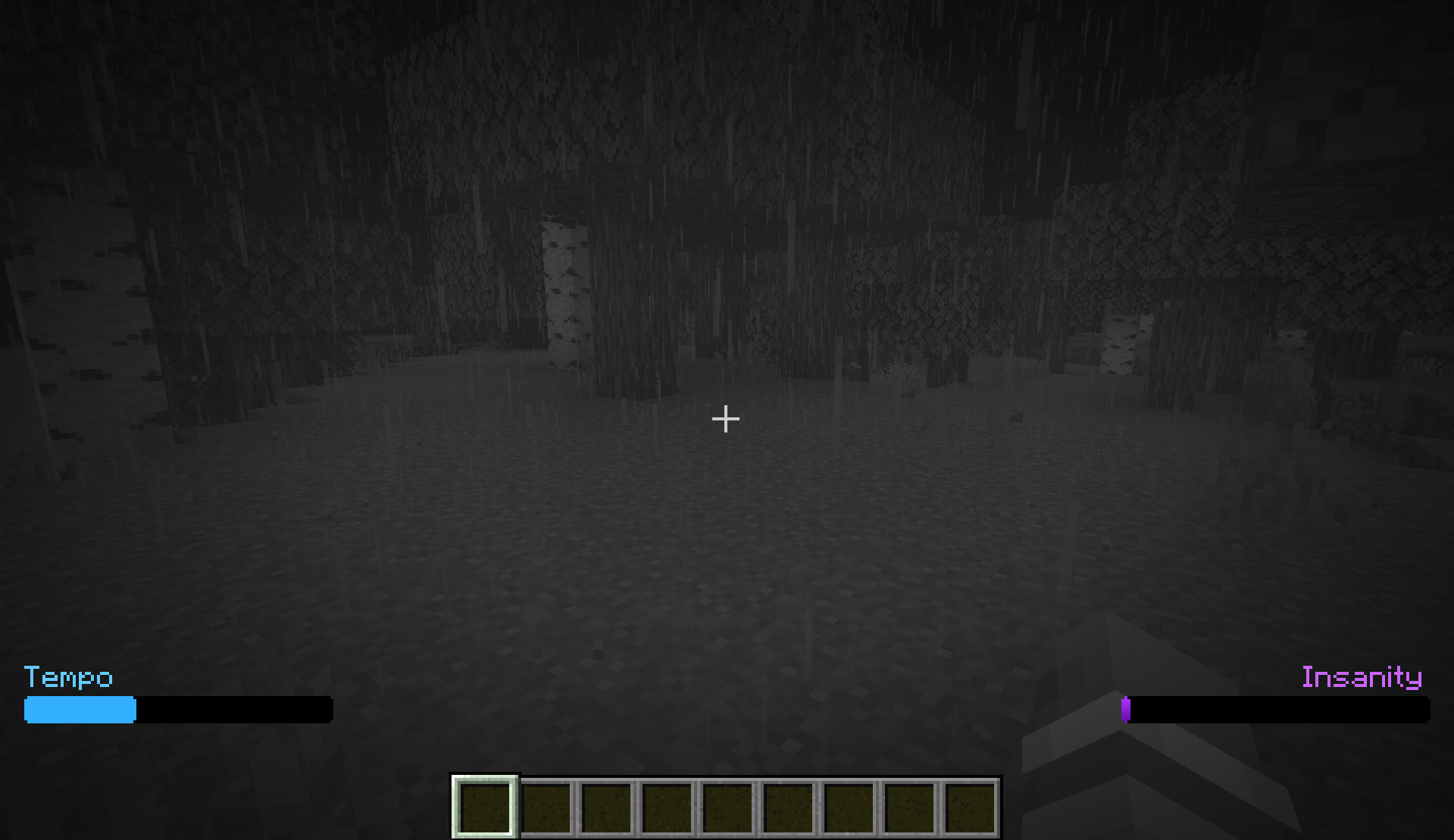
Task: Click the blue Tempo progress bar fill
Action: pos(79,710)
